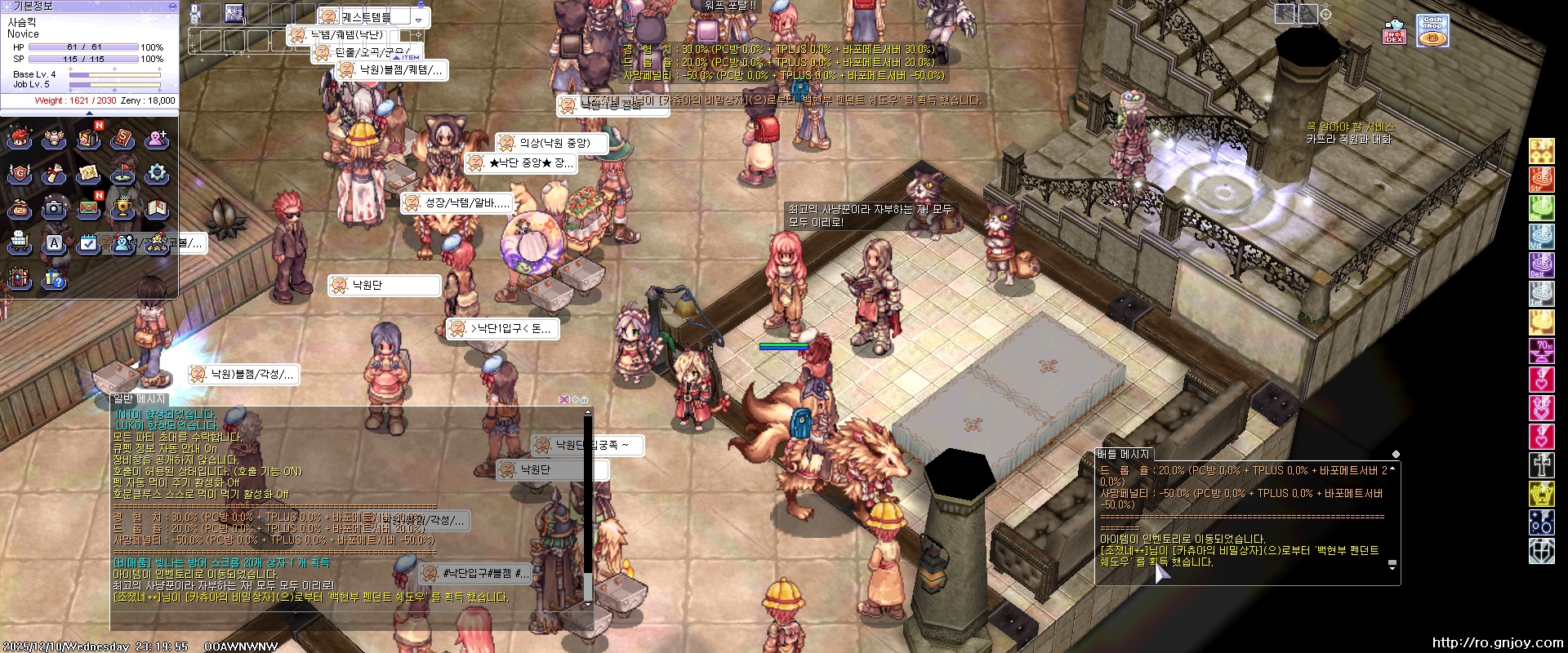Open the RODEX mailbox icon

point(1394,33)
